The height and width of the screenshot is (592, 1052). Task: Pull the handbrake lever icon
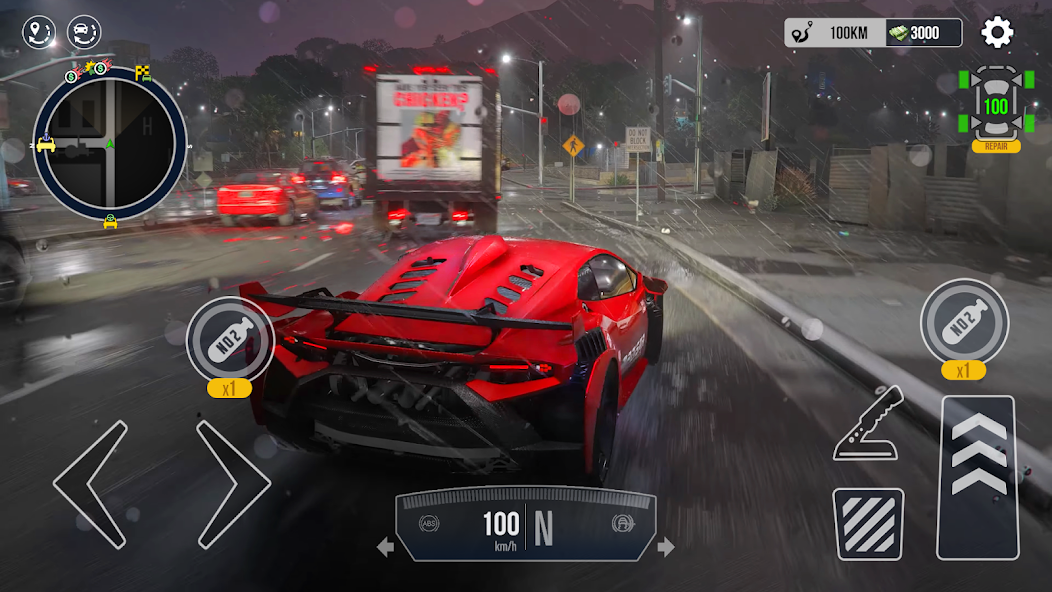(868, 424)
